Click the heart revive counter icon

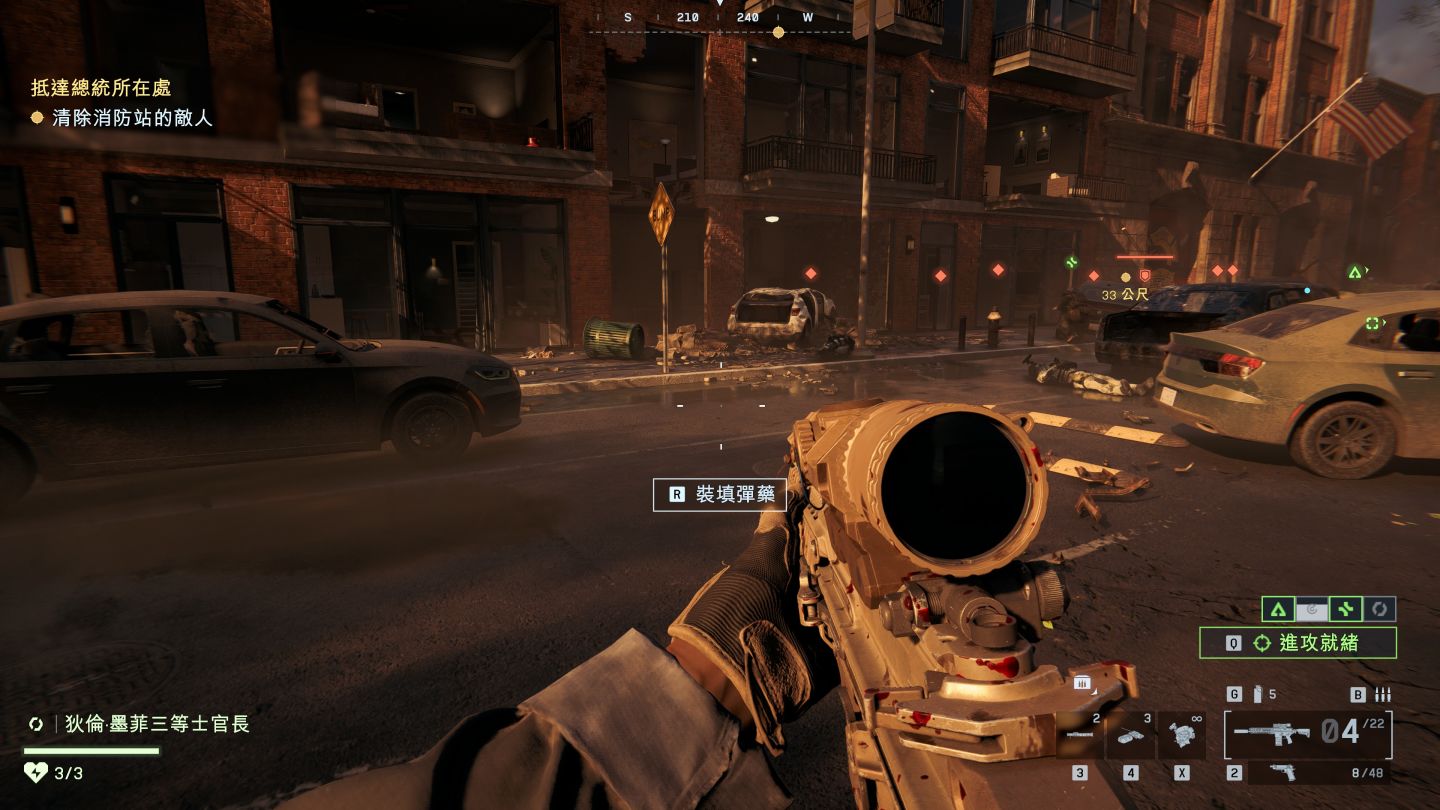[36, 772]
